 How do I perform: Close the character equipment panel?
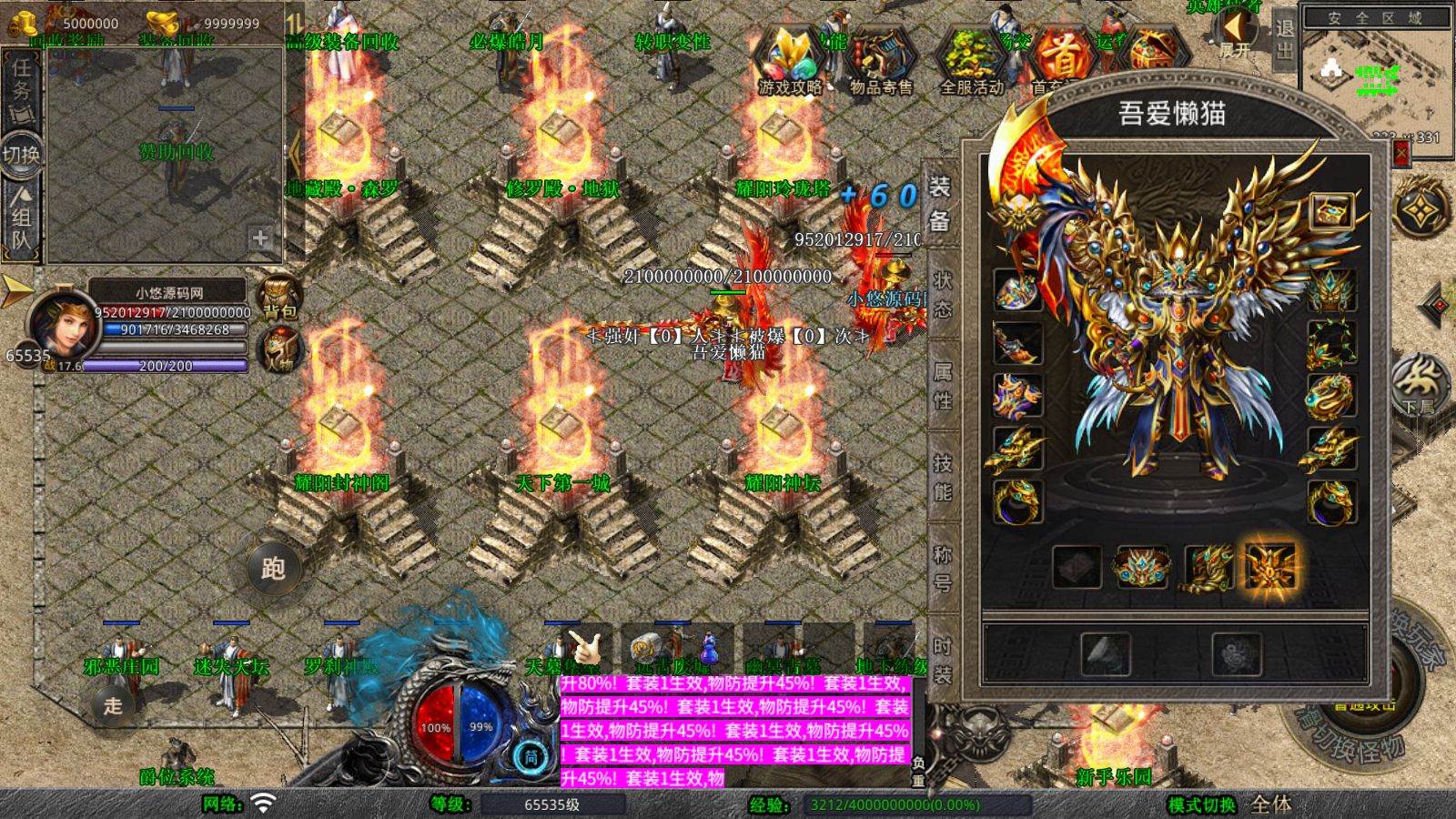click(1400, 154)
